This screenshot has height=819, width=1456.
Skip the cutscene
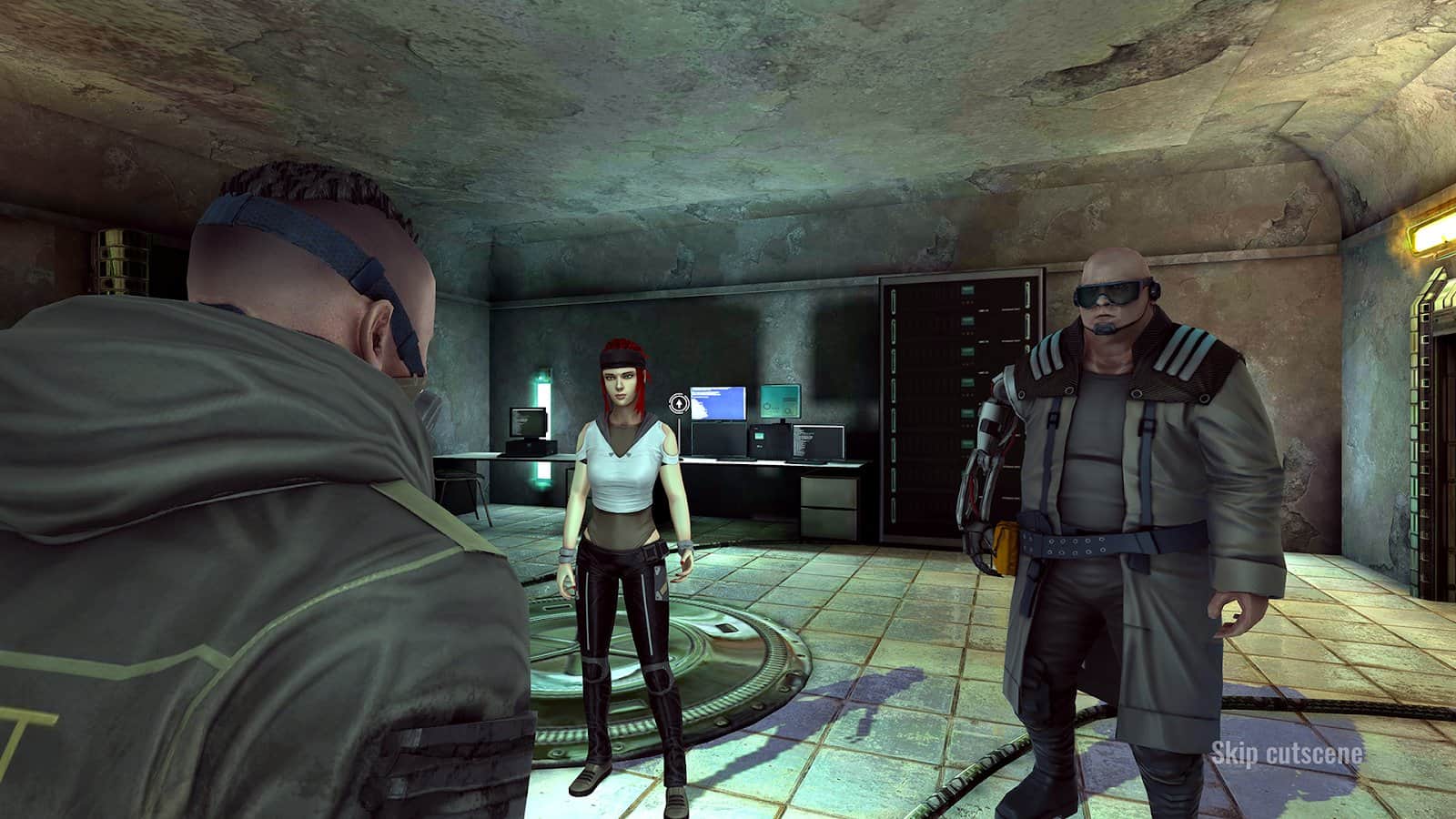(1287, 753)
